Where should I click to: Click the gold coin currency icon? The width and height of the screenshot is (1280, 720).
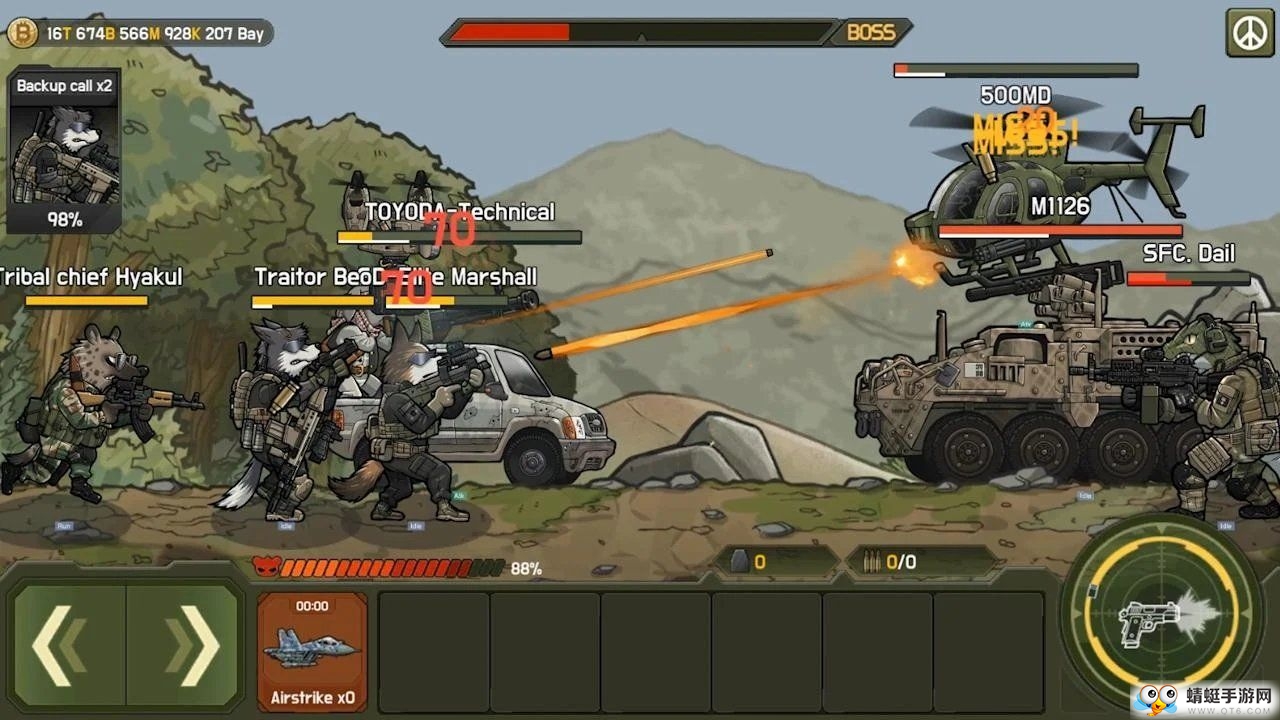21,33
